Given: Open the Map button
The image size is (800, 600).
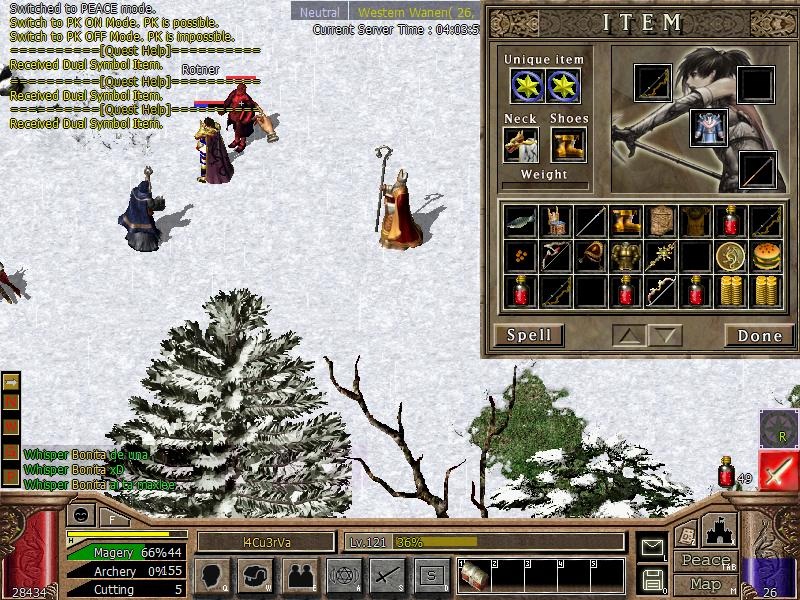Looking at the screenshot, I should click(704, 584).
